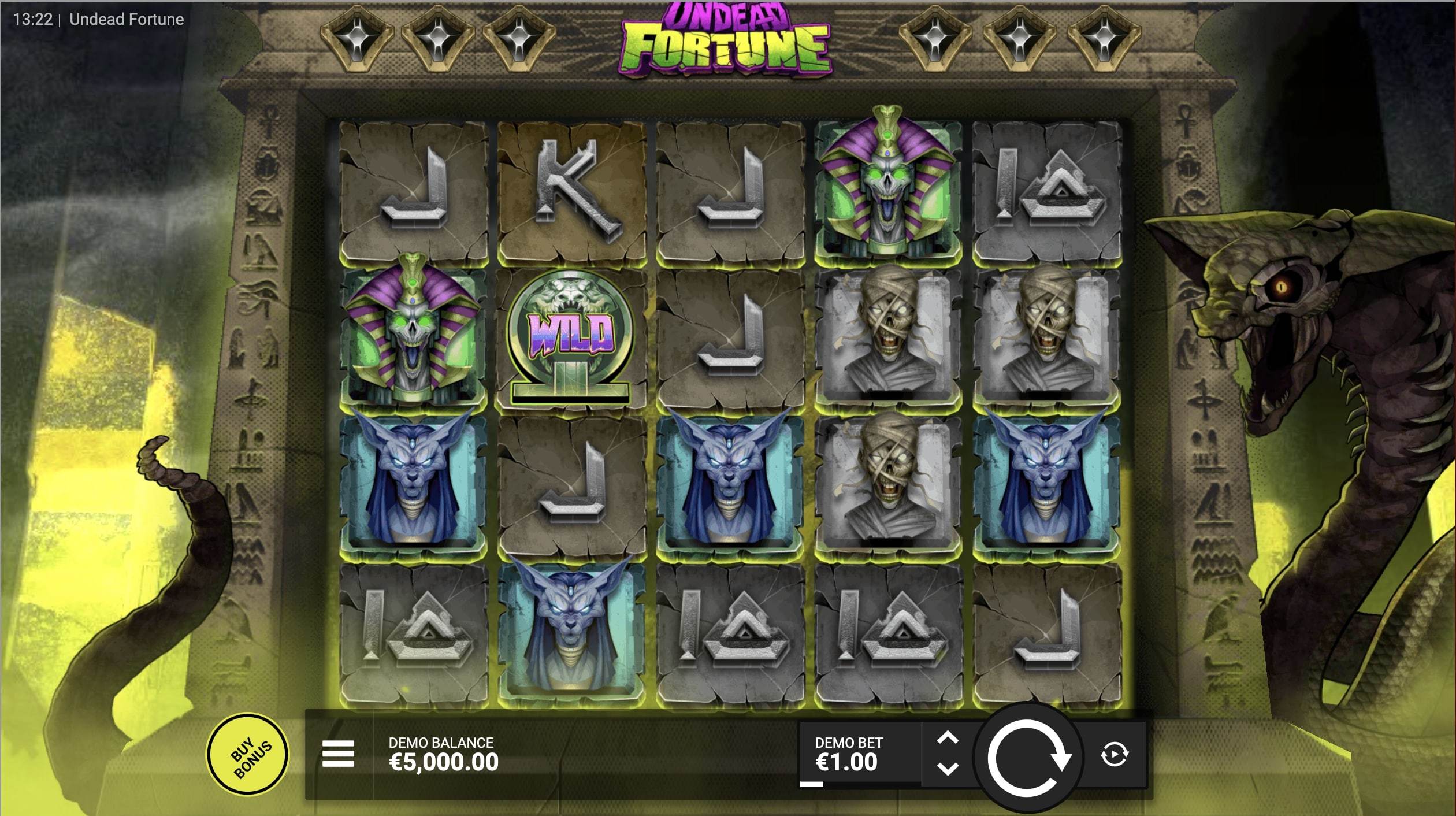Open the Buy Bonus feature

[248, 754]
